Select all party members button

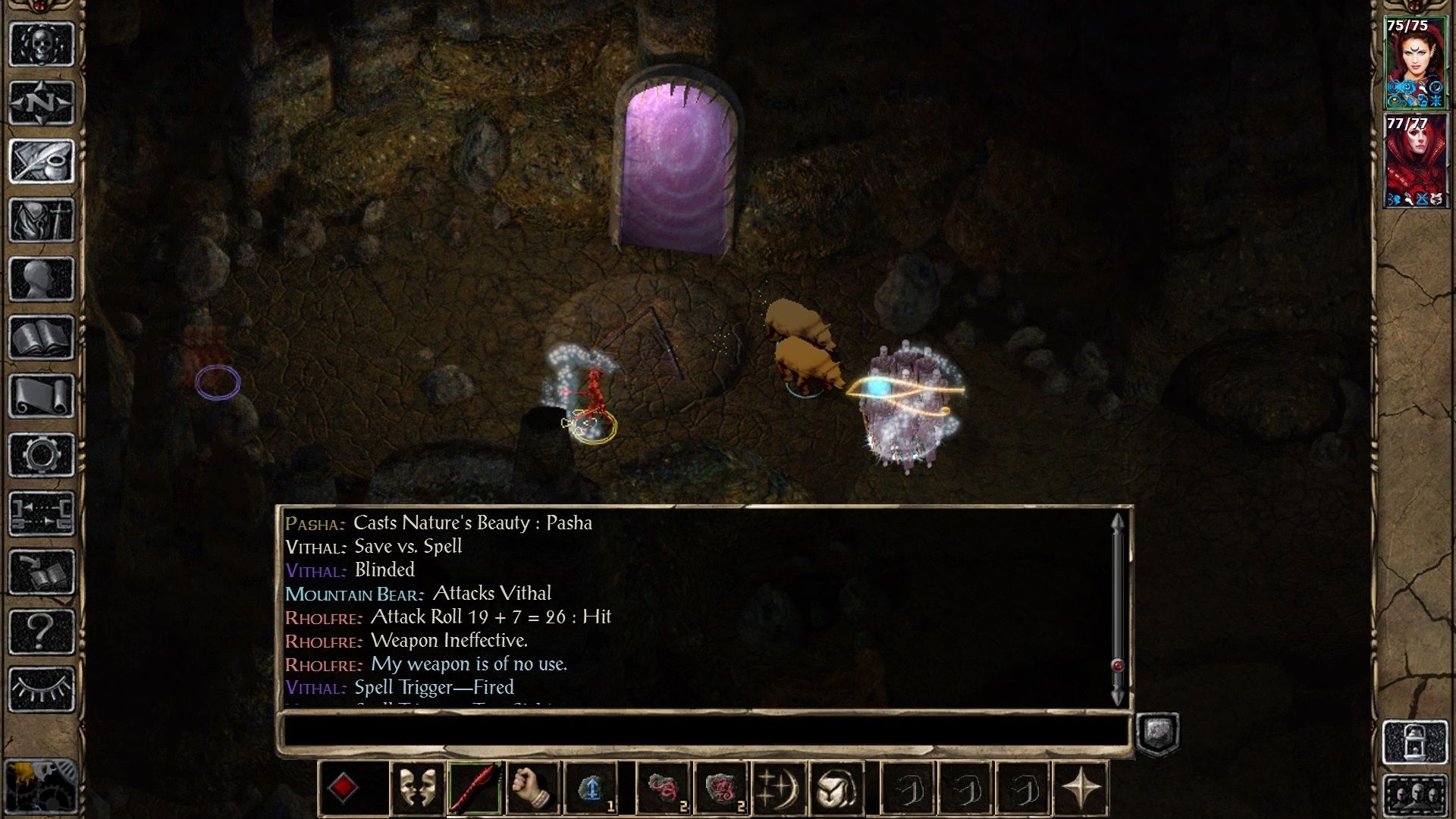pos(1415,796)
